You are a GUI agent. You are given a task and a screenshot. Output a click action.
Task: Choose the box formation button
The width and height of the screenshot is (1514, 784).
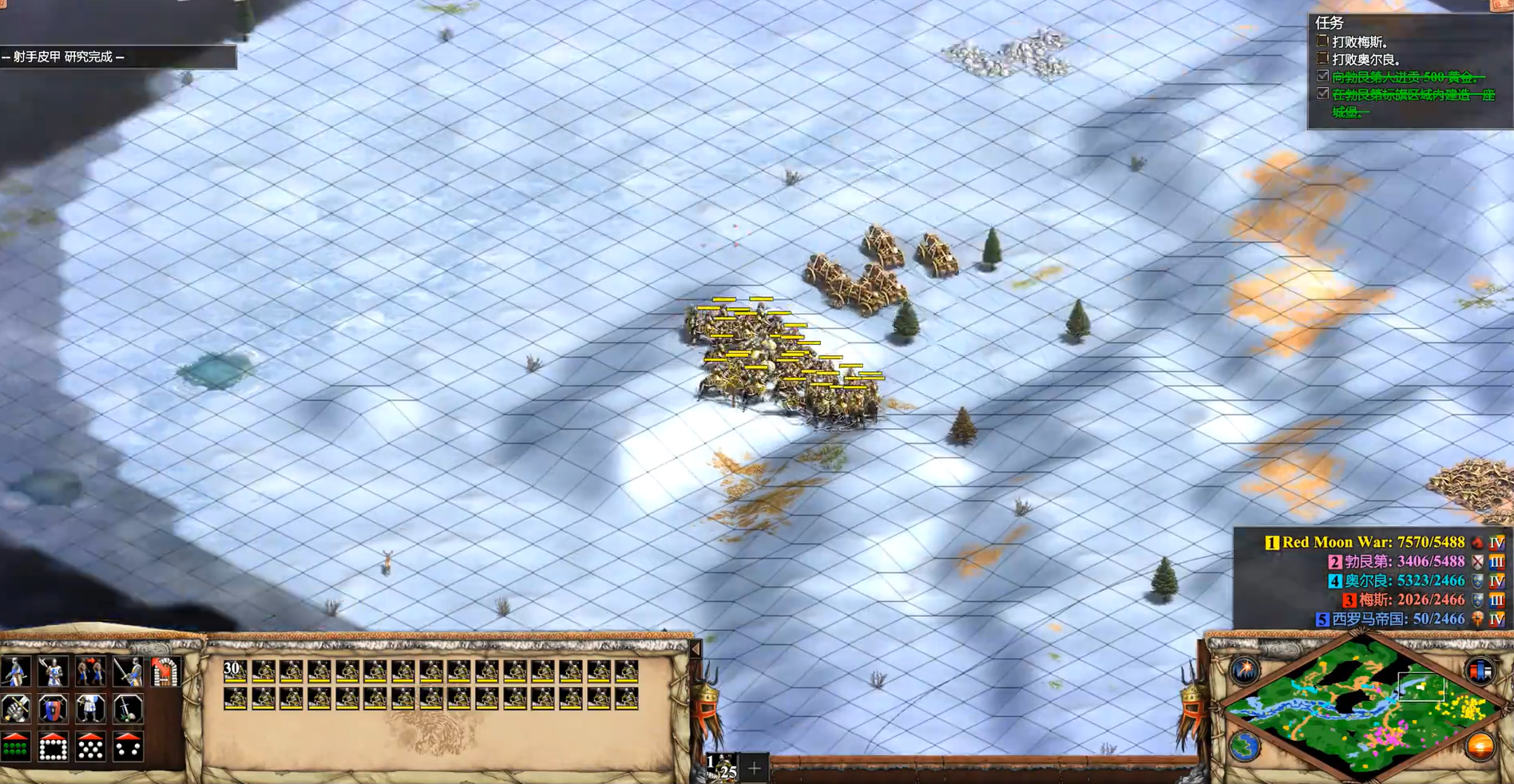(x=53, y=748)
